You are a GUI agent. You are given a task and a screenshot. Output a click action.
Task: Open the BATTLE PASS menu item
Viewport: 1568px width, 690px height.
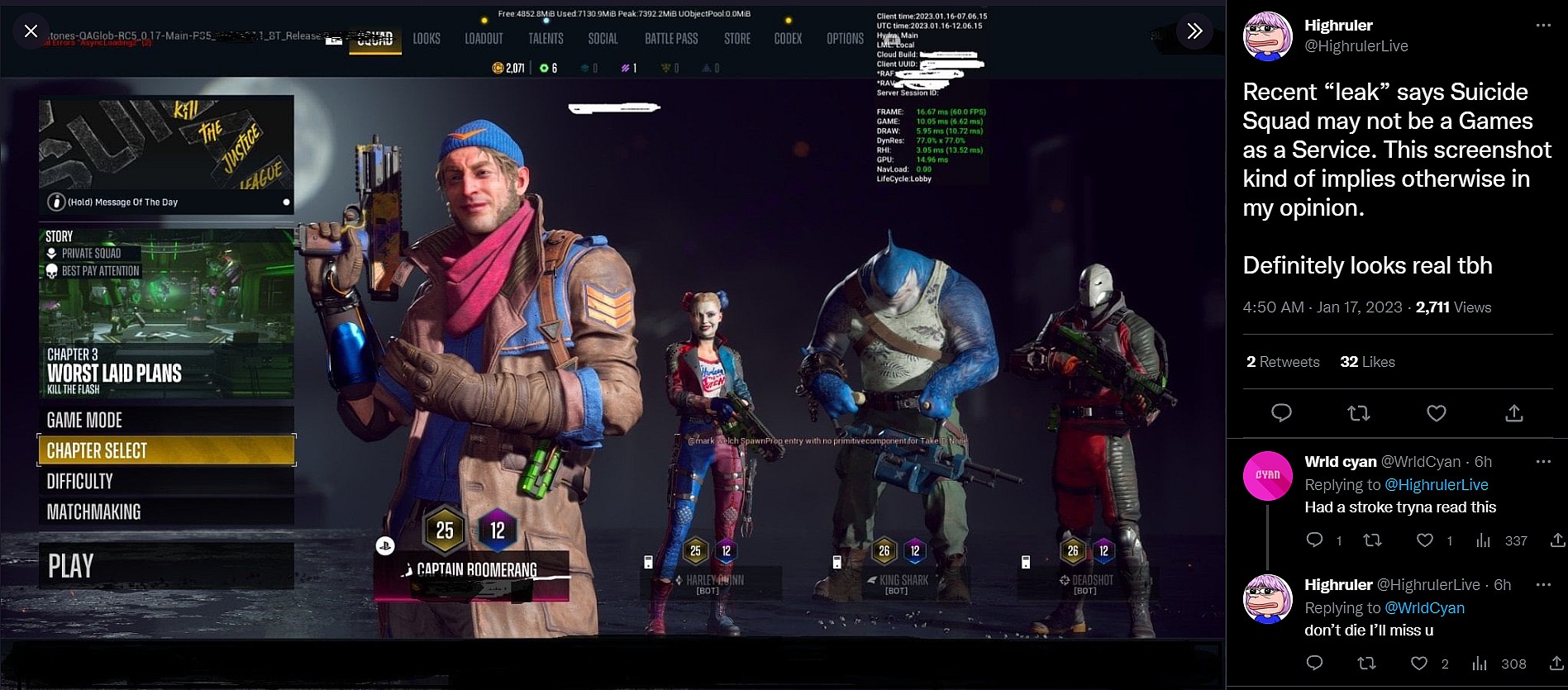(670, 38)
